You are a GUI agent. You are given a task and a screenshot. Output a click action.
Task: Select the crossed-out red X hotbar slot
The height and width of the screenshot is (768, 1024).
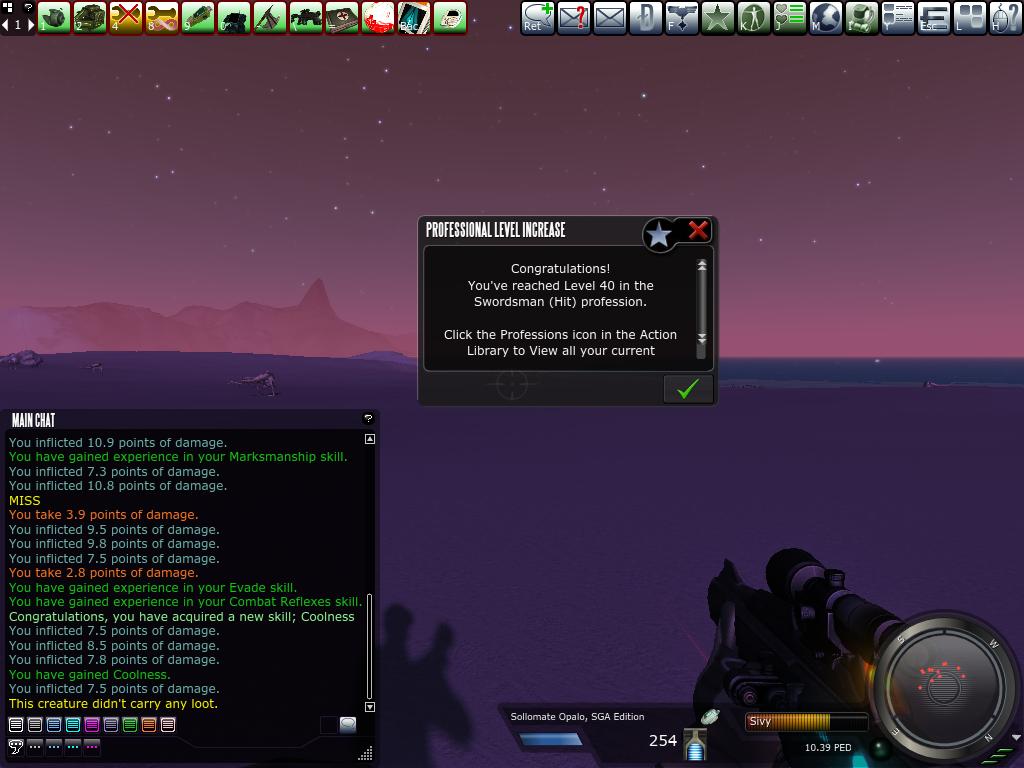pos(126,17)
